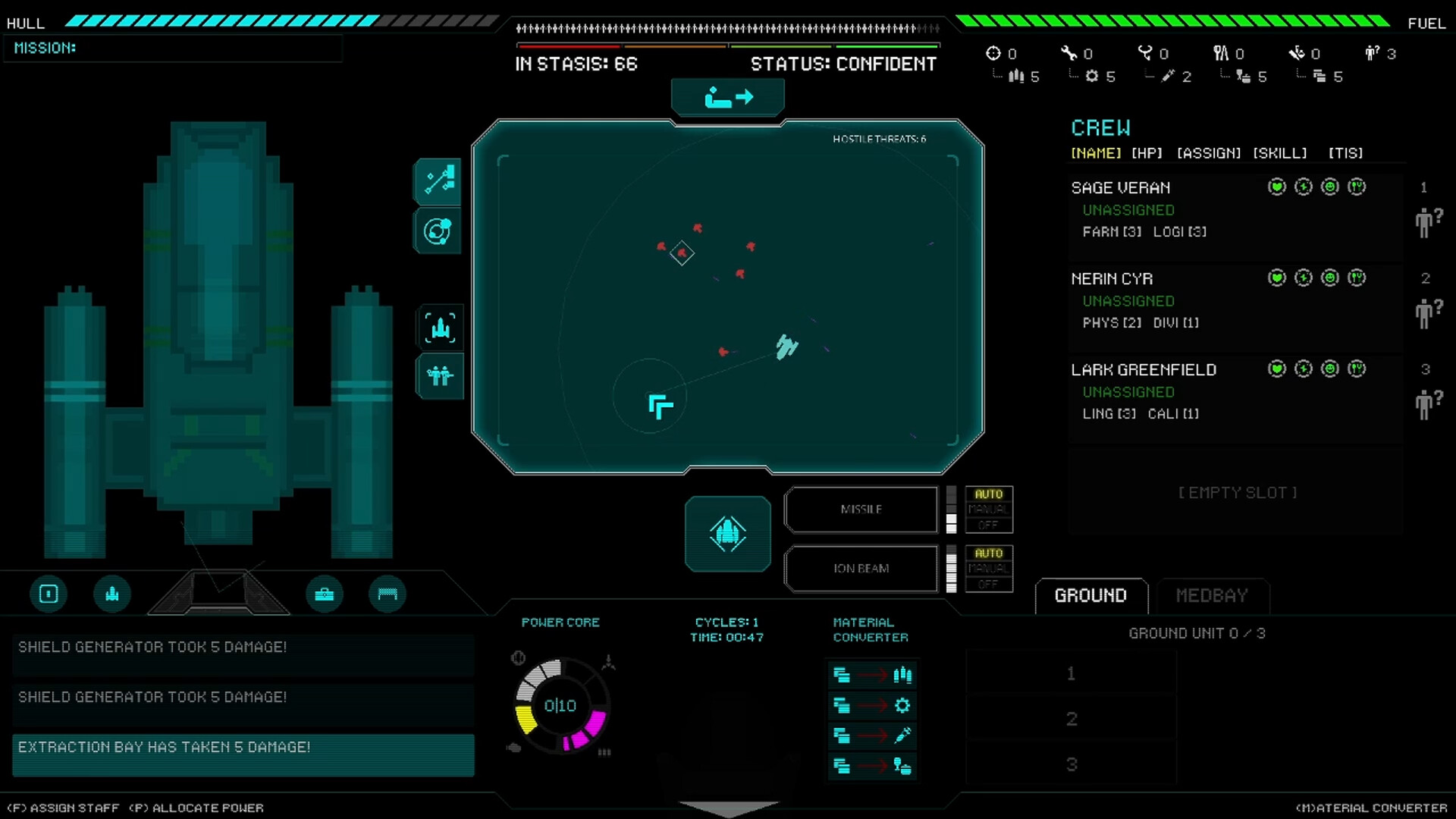Viewport: 1456px width, 819px height.
Task: Turn the Ion Beam OFF
Action: point(988,584)
